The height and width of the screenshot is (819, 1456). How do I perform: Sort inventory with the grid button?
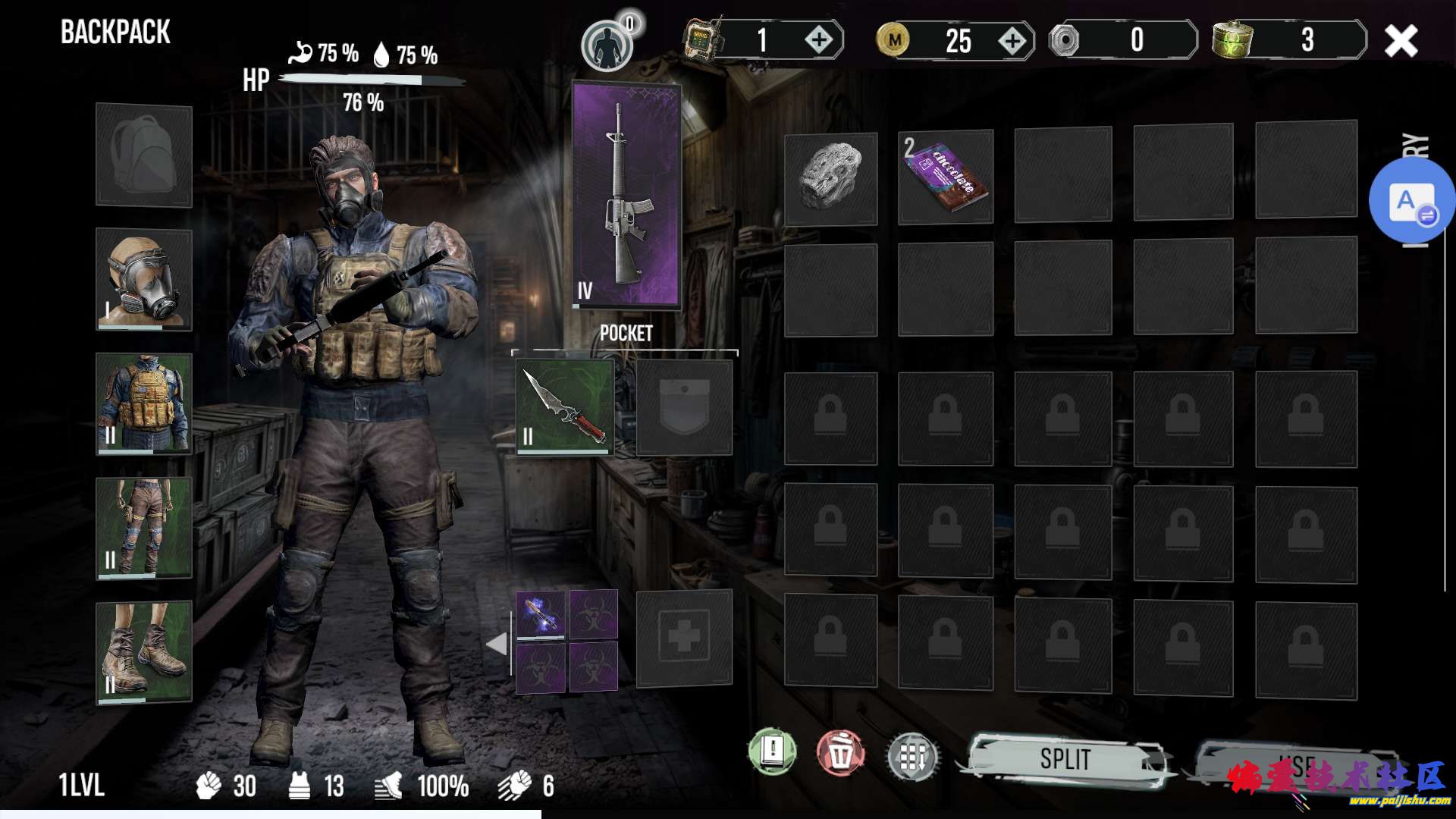click(912, 756)
